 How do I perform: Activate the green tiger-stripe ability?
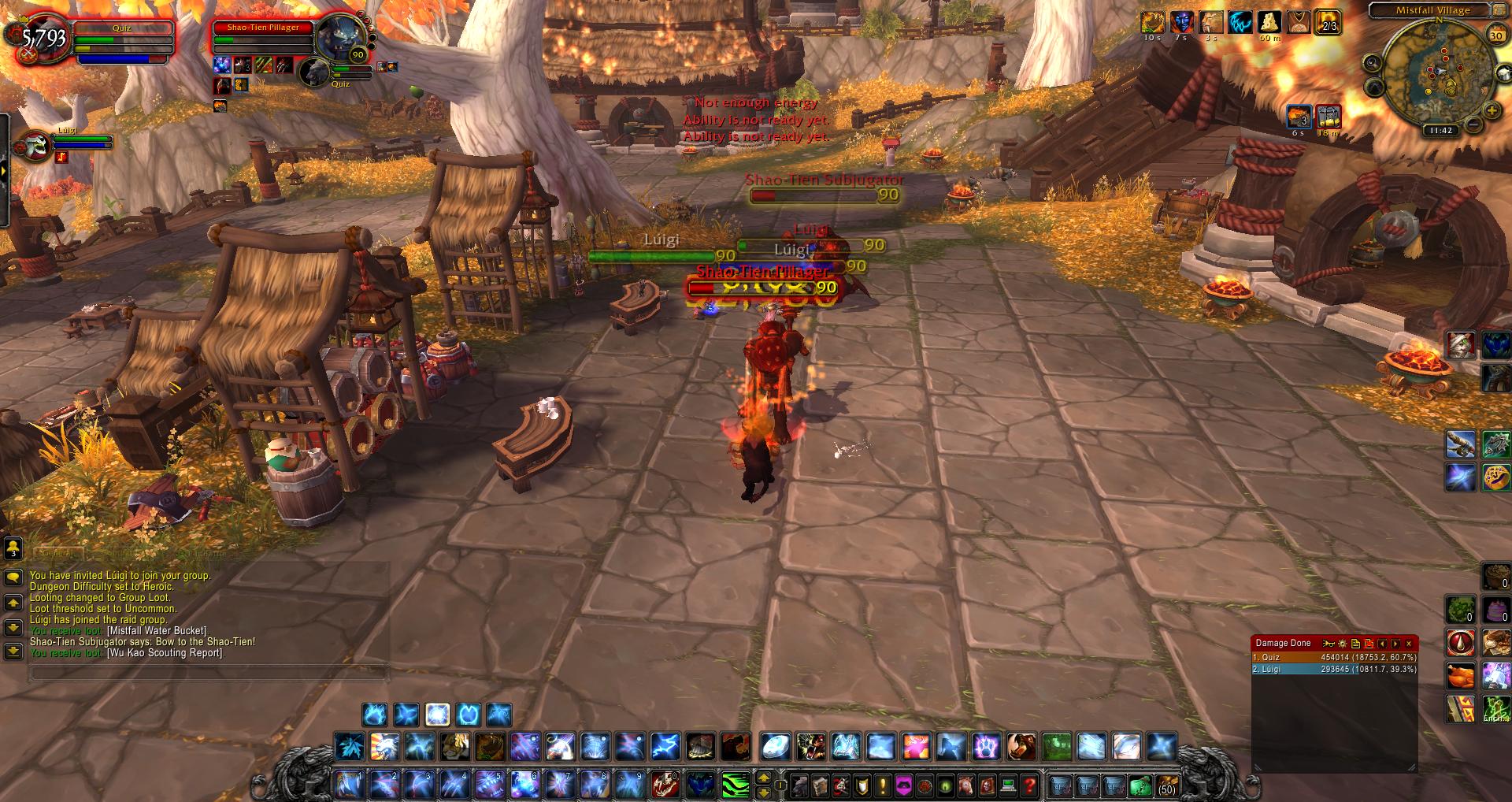(736, 785)
